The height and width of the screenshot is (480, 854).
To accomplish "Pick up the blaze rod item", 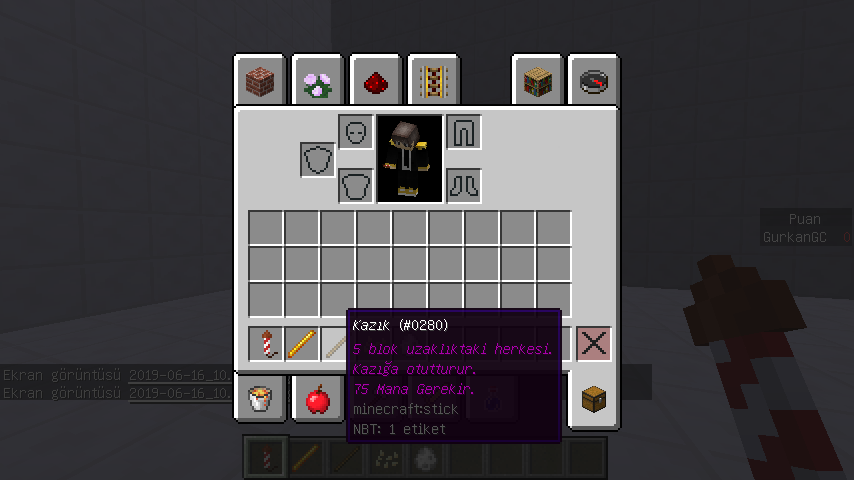I will (x=302, y=344).
